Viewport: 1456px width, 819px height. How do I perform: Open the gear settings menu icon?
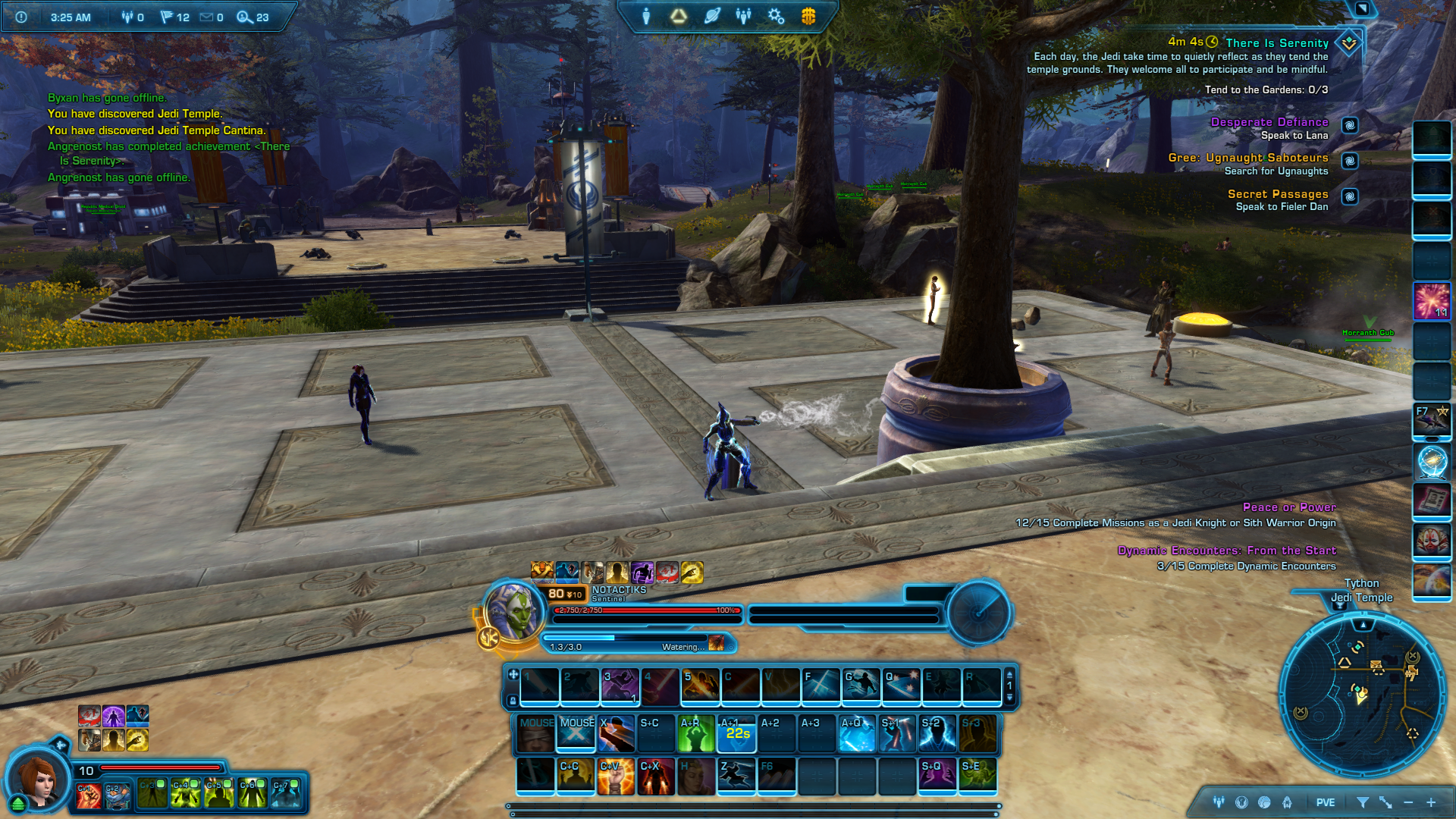[776, 16]
